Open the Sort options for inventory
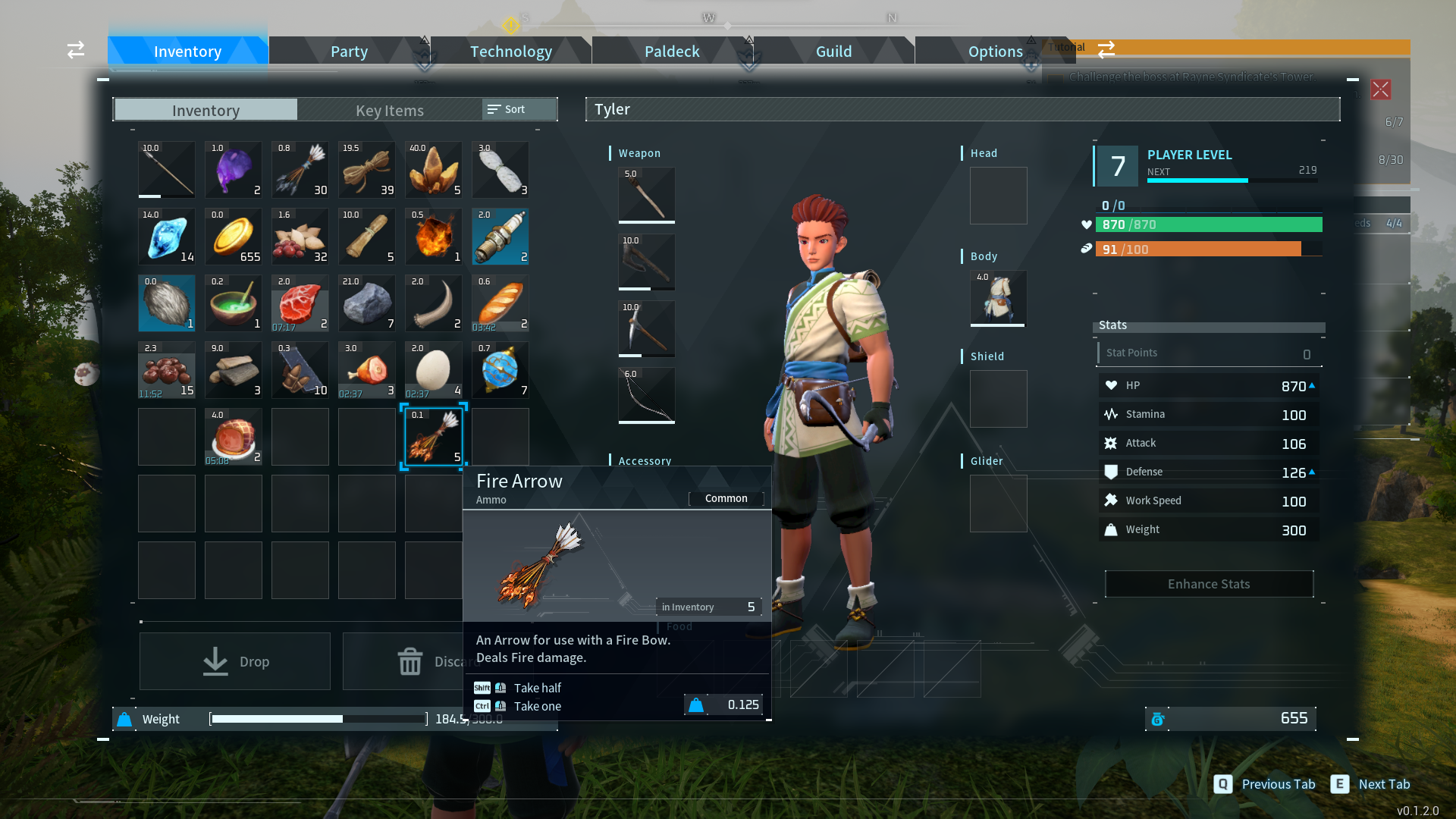Image resolution: width=1456 pixels, height=819 pixels. [x=516, y=109]
